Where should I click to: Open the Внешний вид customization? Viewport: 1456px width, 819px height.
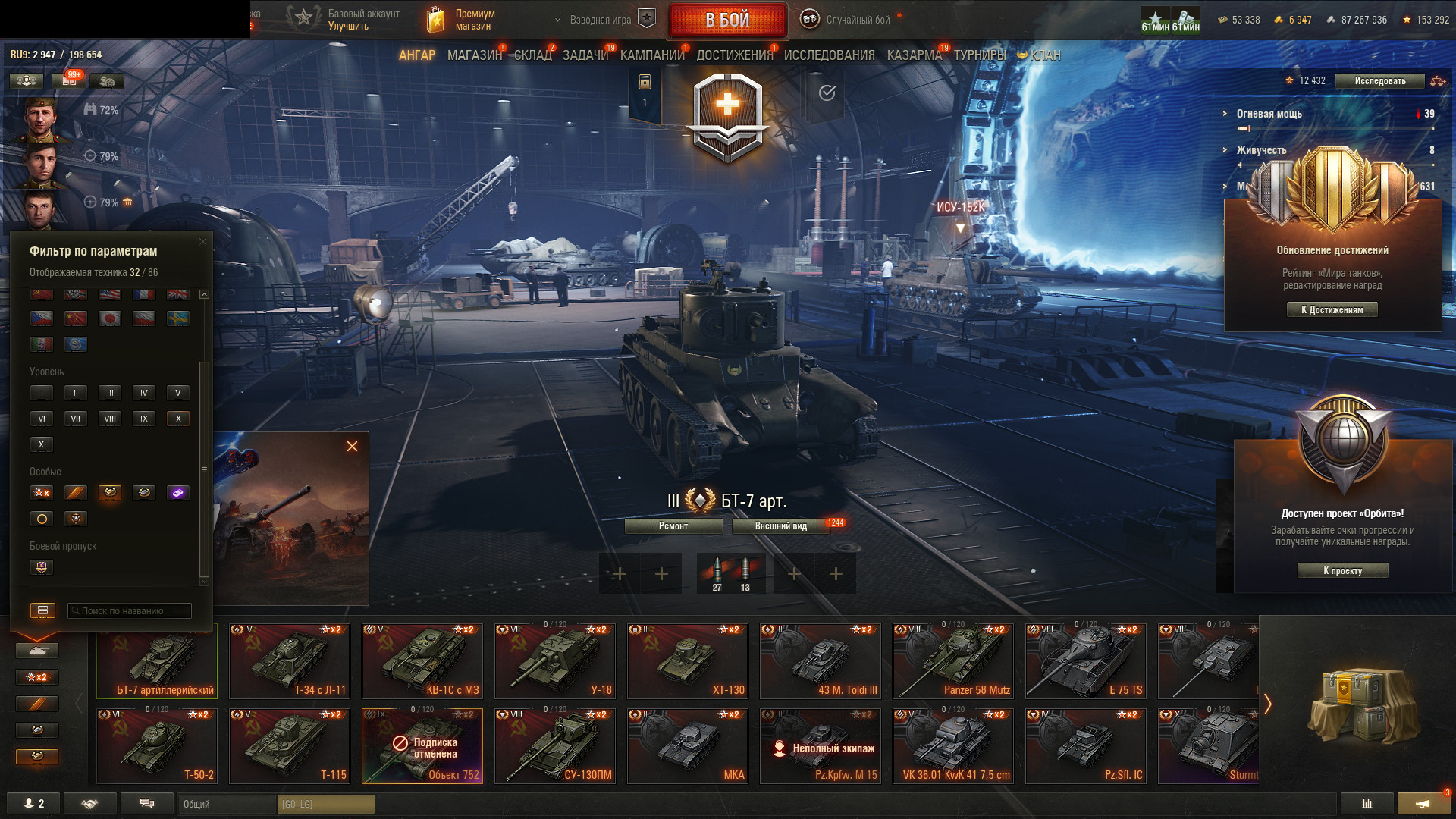(x=780, y=526)
